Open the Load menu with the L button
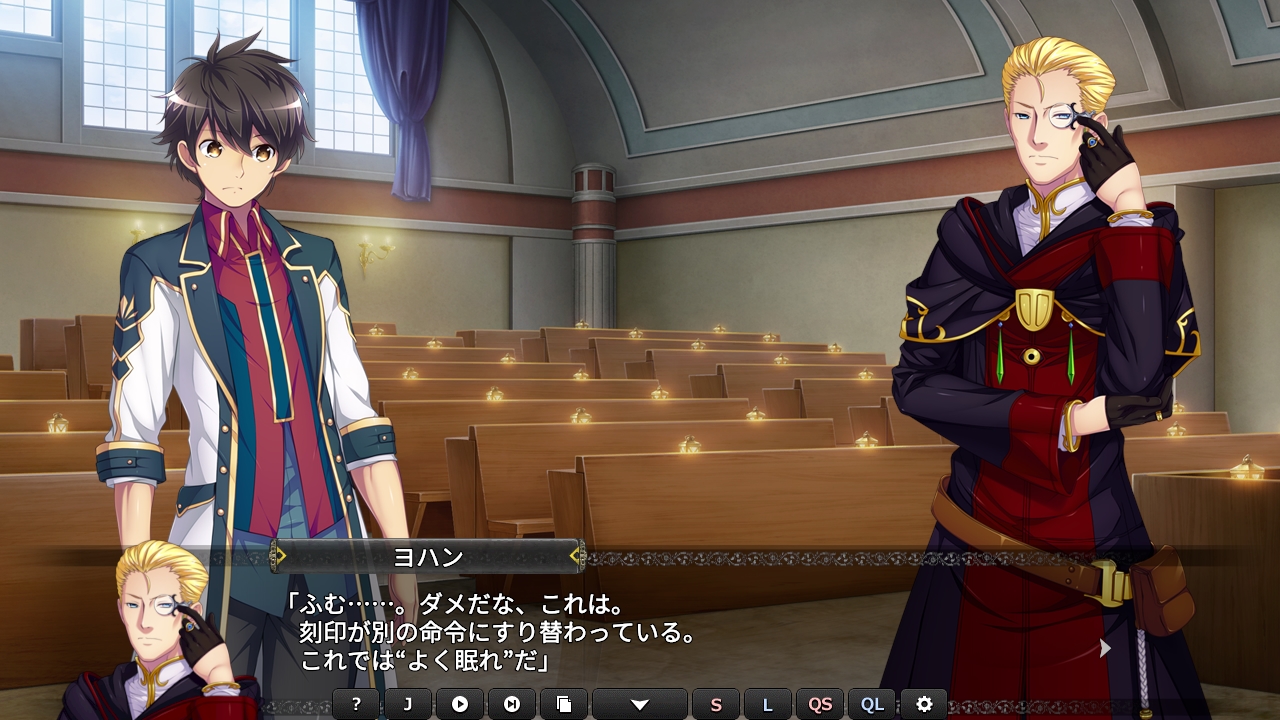This screenshot has width=1280, height=720. point(768,704)
